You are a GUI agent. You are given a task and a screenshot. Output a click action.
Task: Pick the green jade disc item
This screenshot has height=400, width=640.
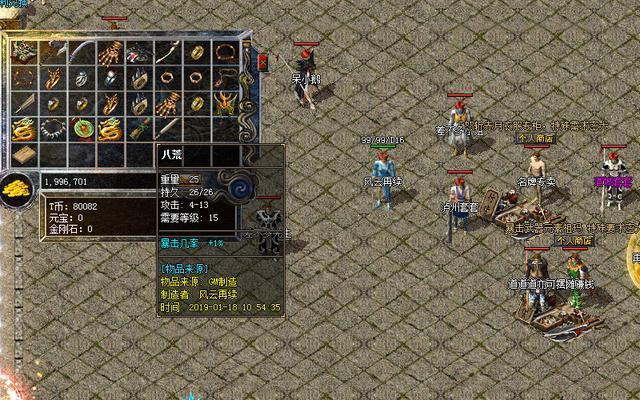point(81,128)
